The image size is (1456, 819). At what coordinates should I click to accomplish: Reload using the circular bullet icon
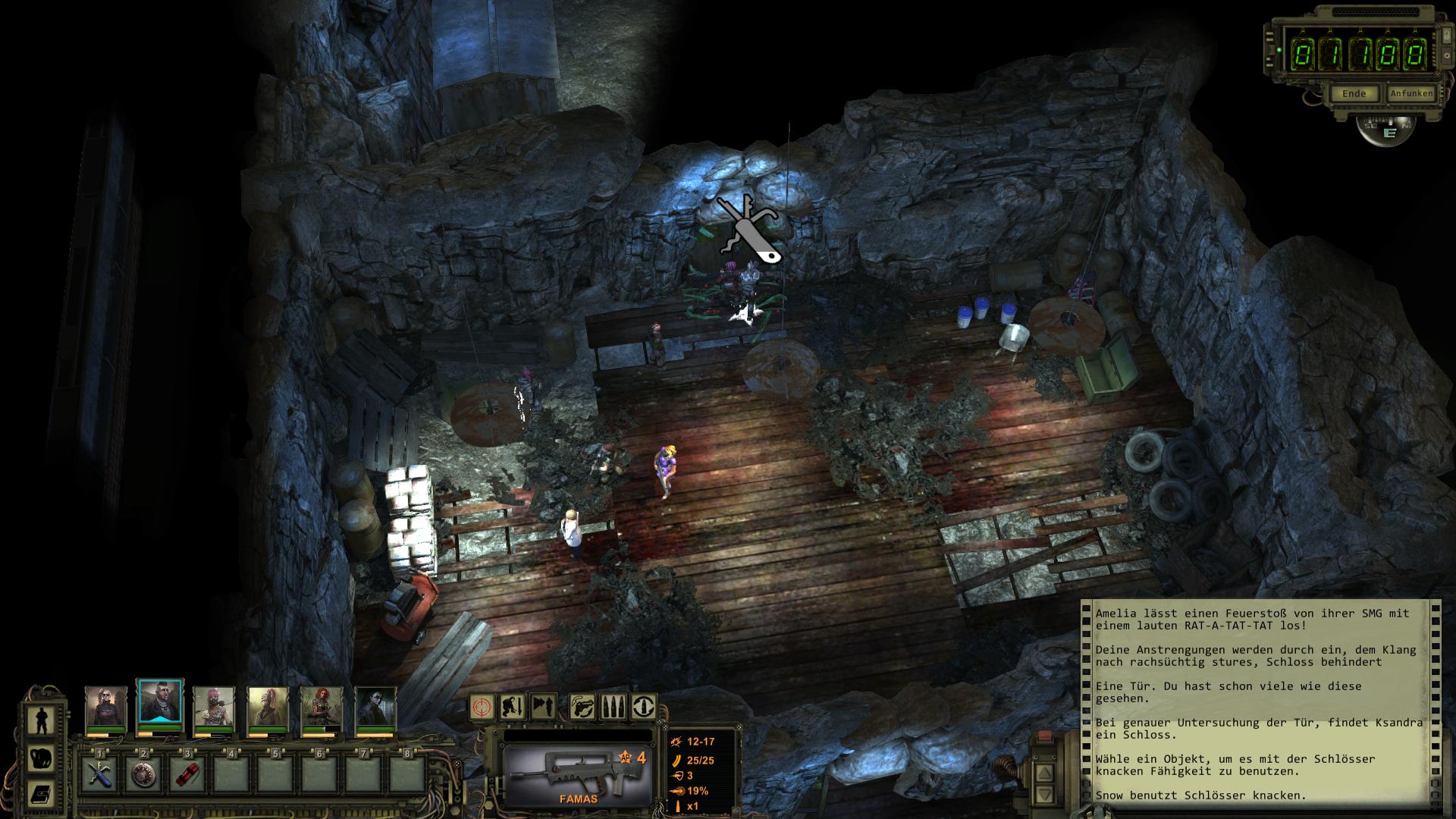click(644, 707)
